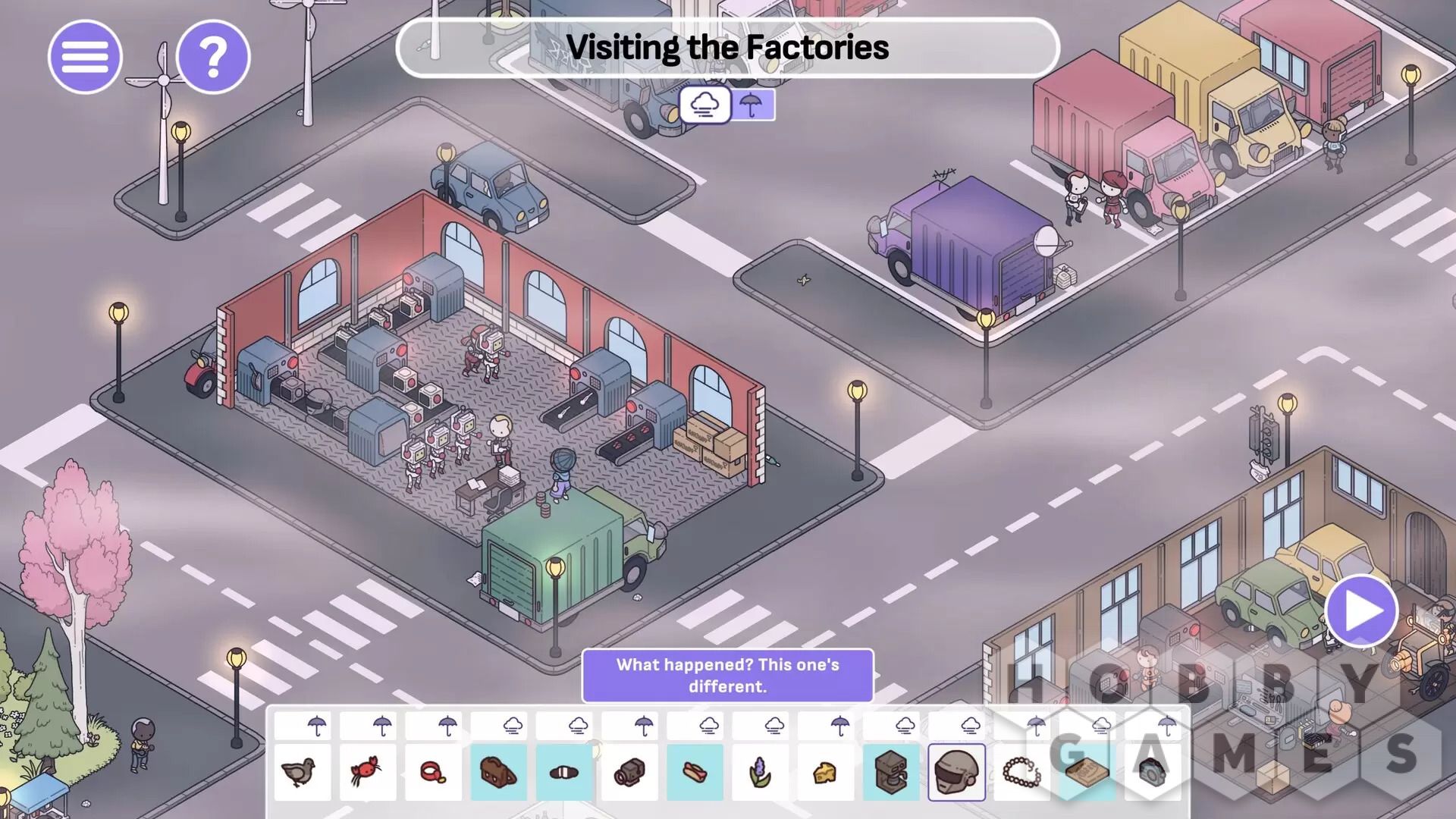Viewport: 1456px width, 819px height.
Task: Select the video camera item slot
Action: [629, 772]
